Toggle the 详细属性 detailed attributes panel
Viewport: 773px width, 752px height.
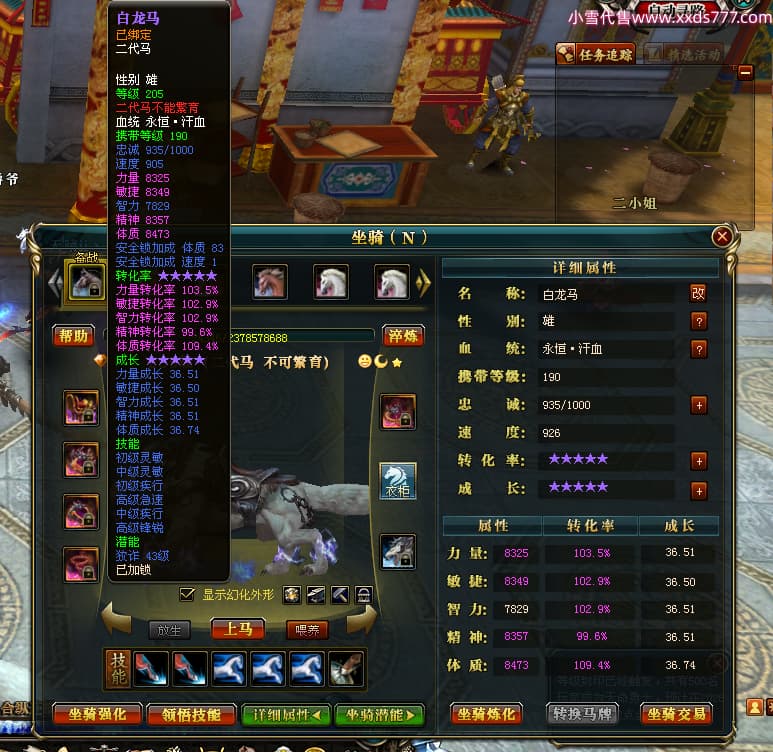[x=286, y=714]
